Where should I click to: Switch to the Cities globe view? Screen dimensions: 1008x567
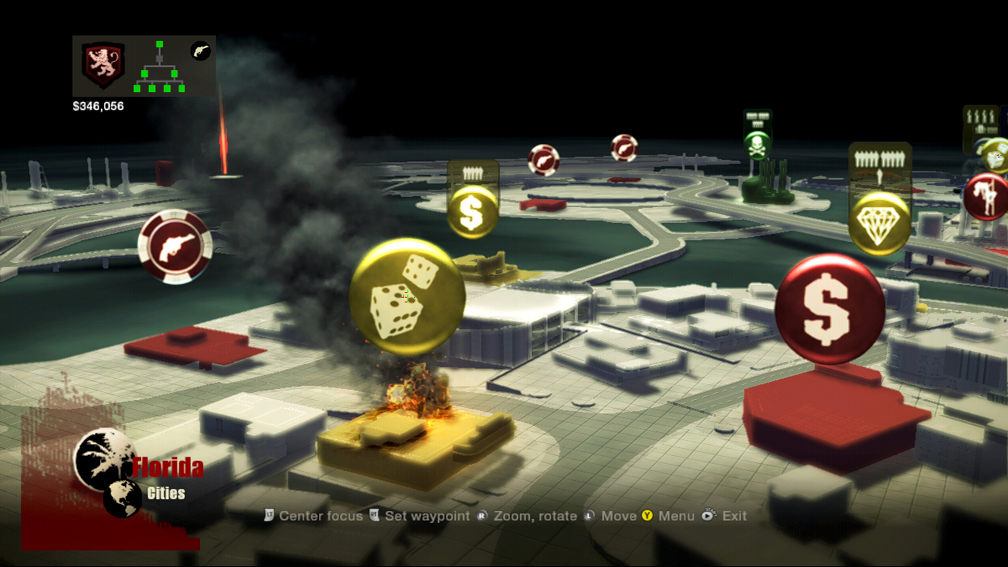[x=123, y=497]
